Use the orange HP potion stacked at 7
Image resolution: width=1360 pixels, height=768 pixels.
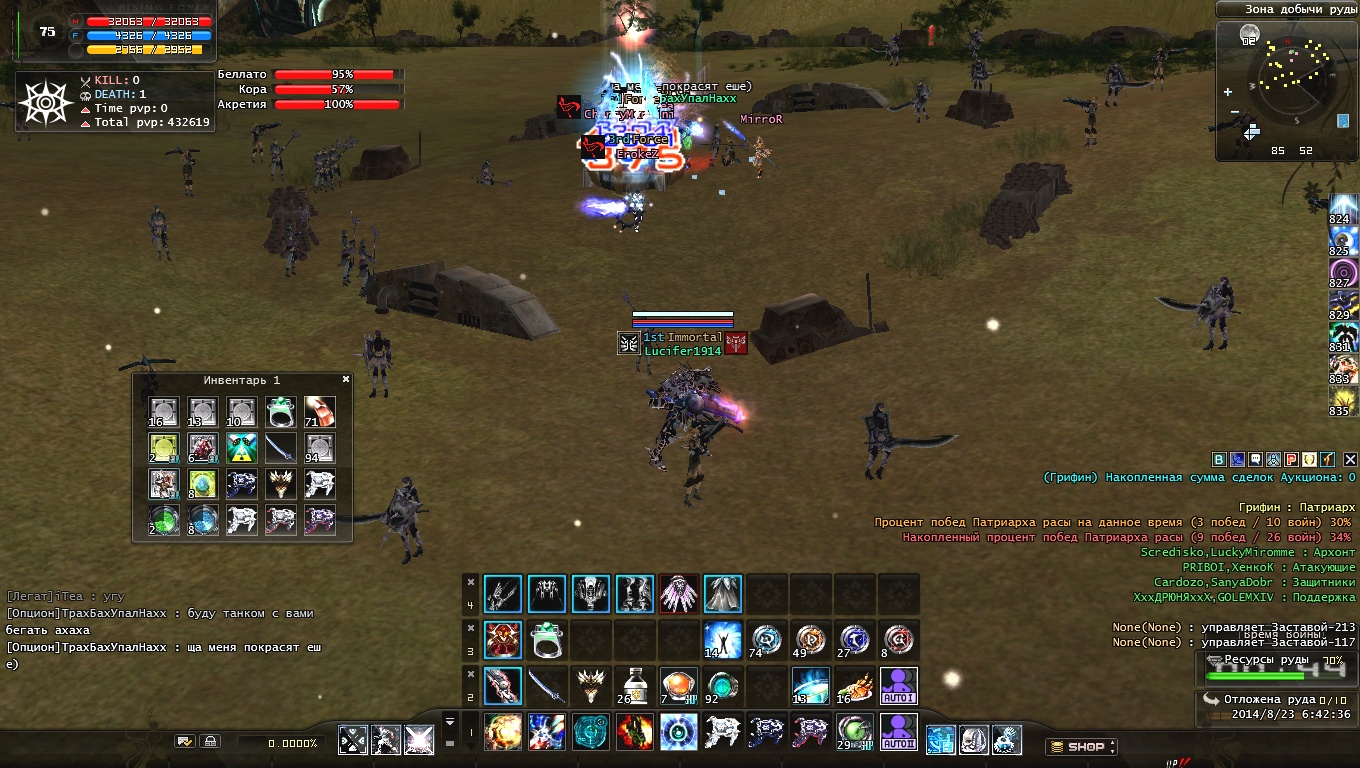[678, 686]
